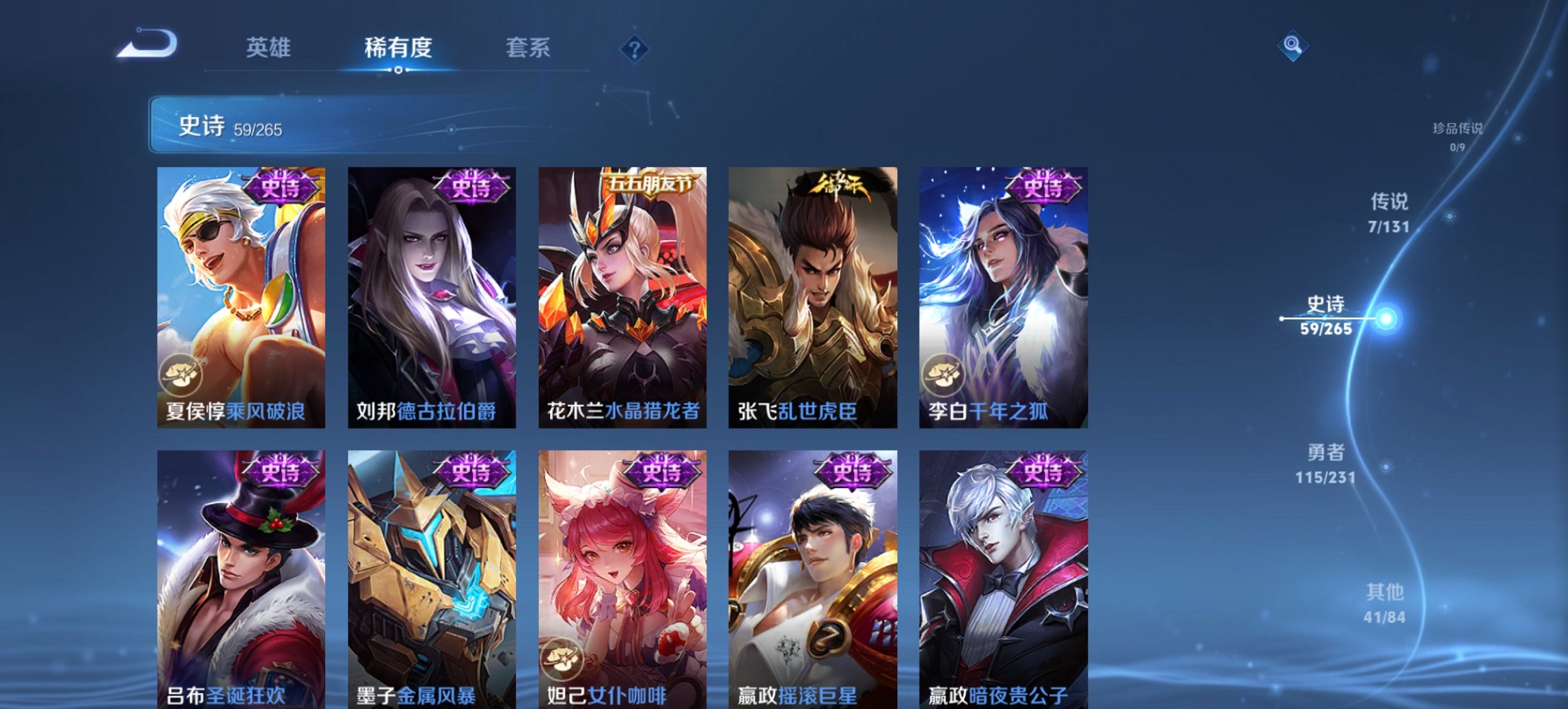Open the search magnifier icon
1568x709 pixels.
click(x=1293, y=47)
